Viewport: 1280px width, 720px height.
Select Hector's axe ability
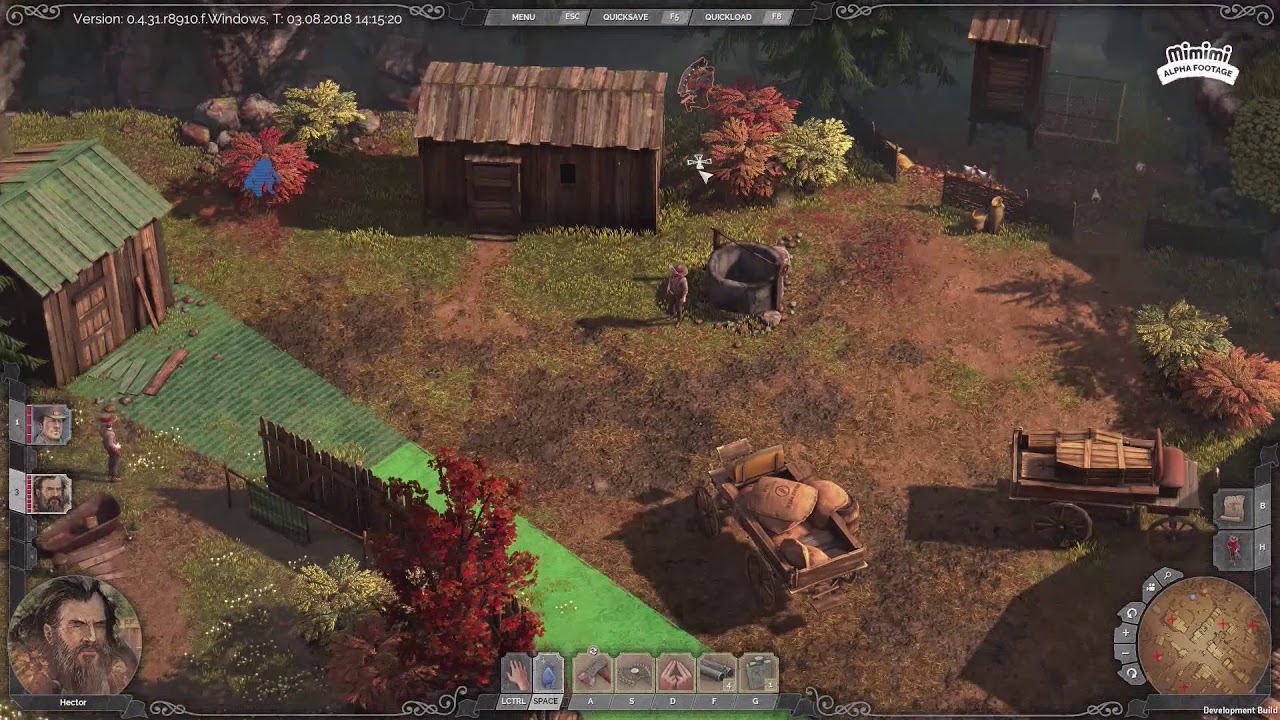coord(592,673)
